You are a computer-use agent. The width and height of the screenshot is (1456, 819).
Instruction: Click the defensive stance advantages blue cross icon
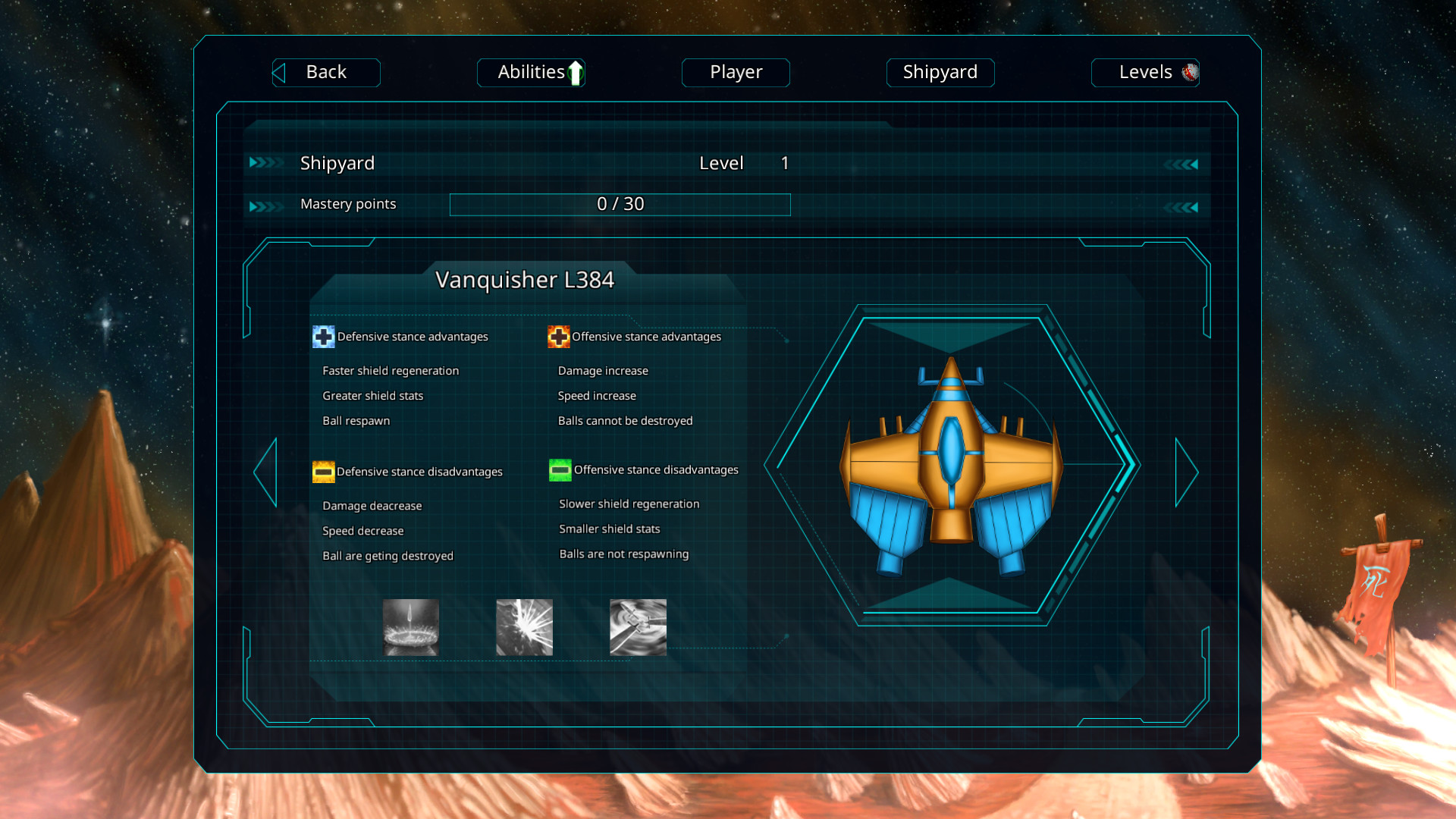pos(323,337)
